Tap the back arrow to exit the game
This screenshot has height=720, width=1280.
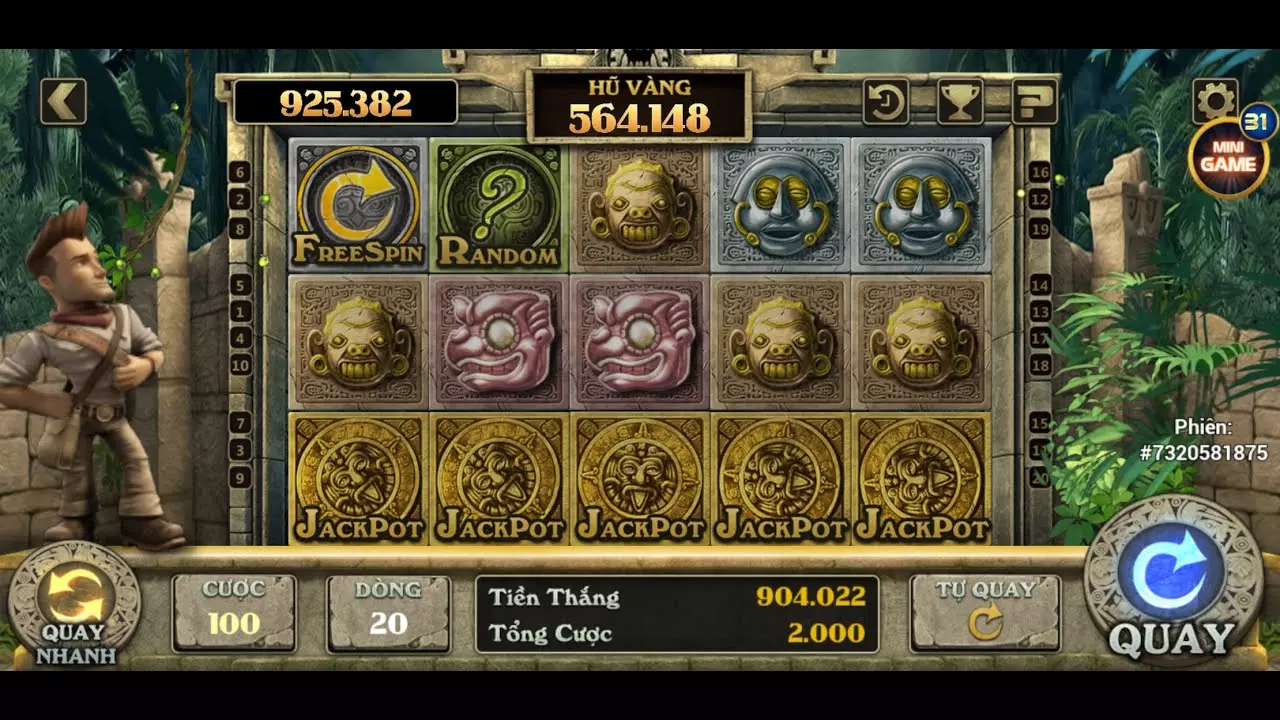tap(65, 100)
